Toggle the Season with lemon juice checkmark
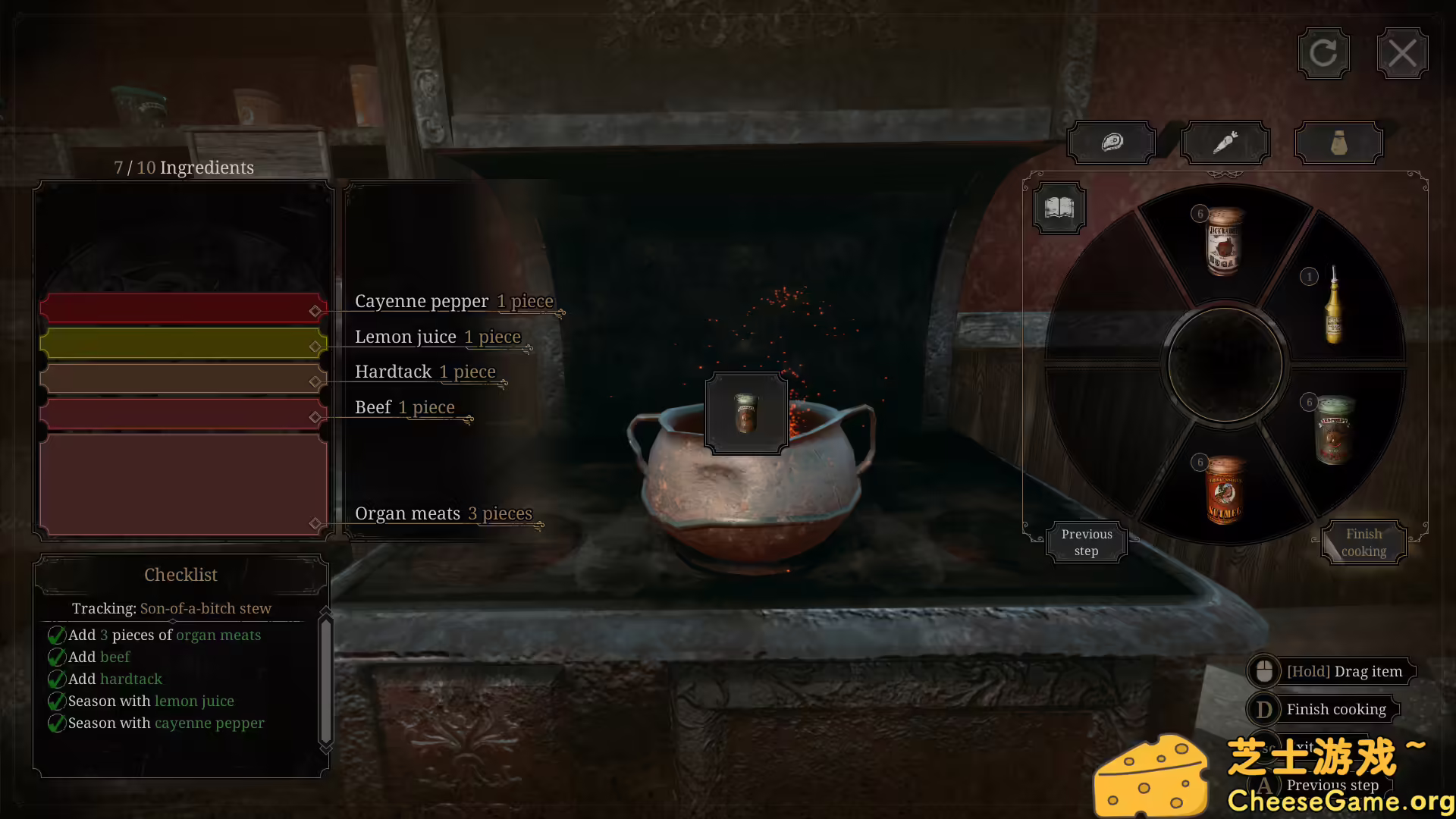 (57, 701)
